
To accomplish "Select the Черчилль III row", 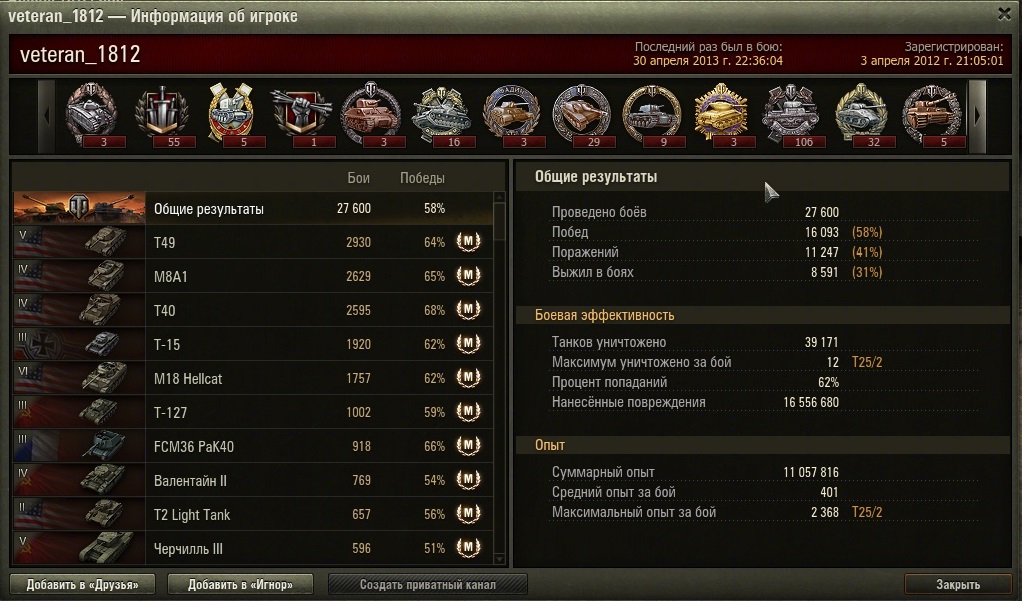I will (253, 549).
